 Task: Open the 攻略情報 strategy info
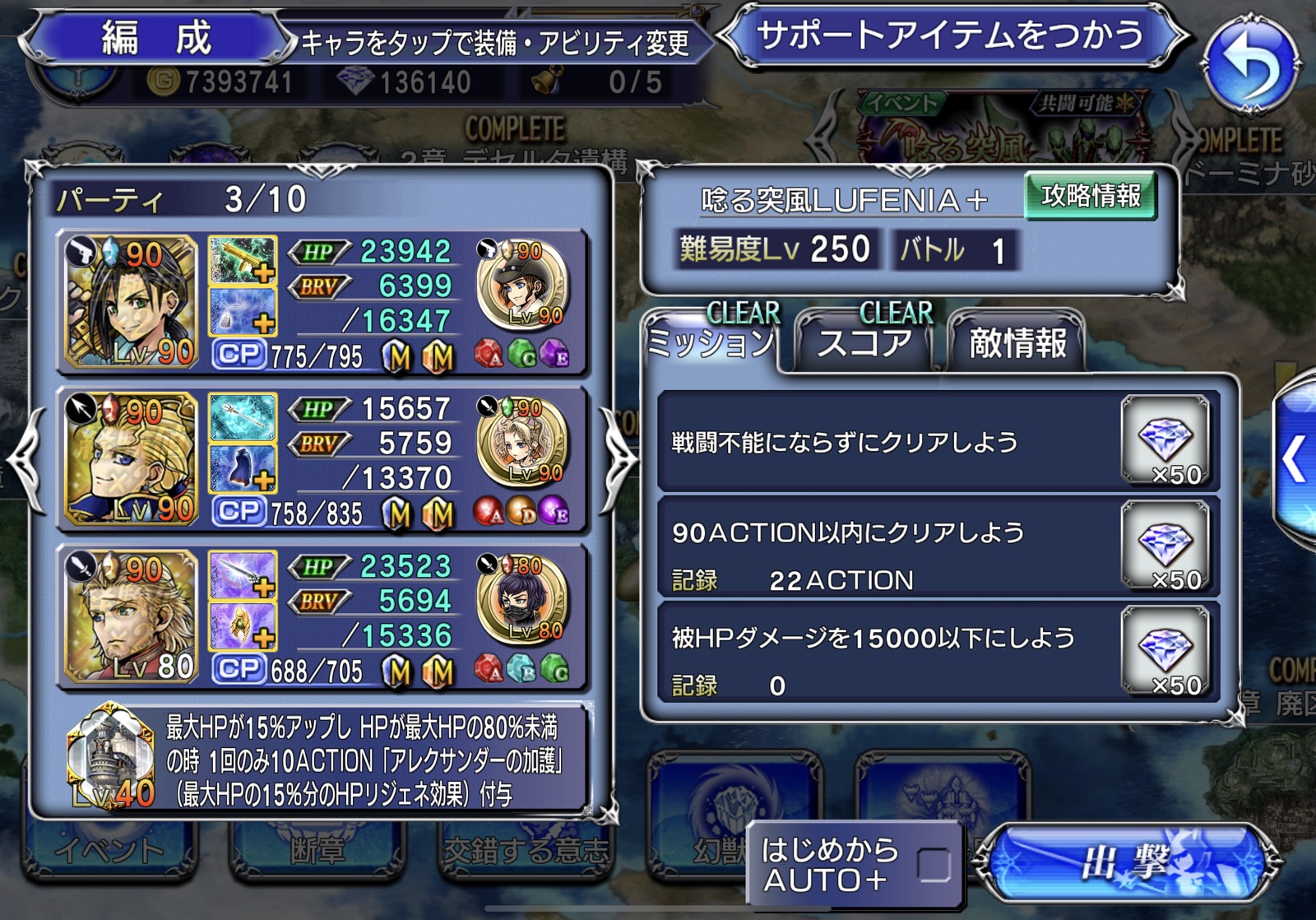[x=1091, y=196]
